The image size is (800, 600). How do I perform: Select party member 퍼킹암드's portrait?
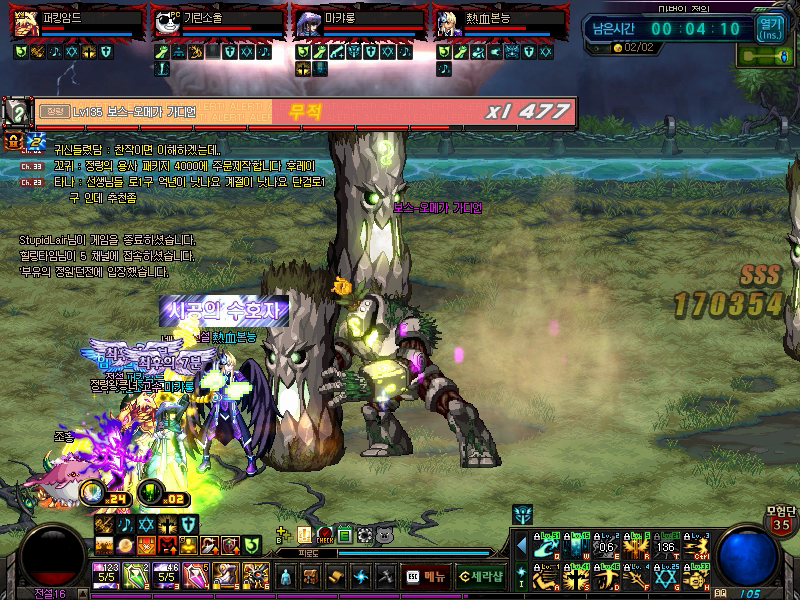pyautogui.click(x=23, y=24)
